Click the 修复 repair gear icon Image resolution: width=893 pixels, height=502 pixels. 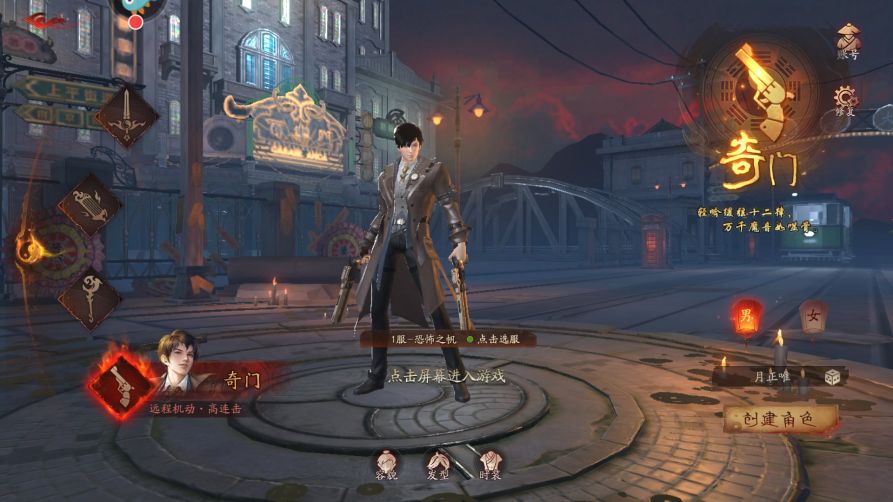pos(847,99)
